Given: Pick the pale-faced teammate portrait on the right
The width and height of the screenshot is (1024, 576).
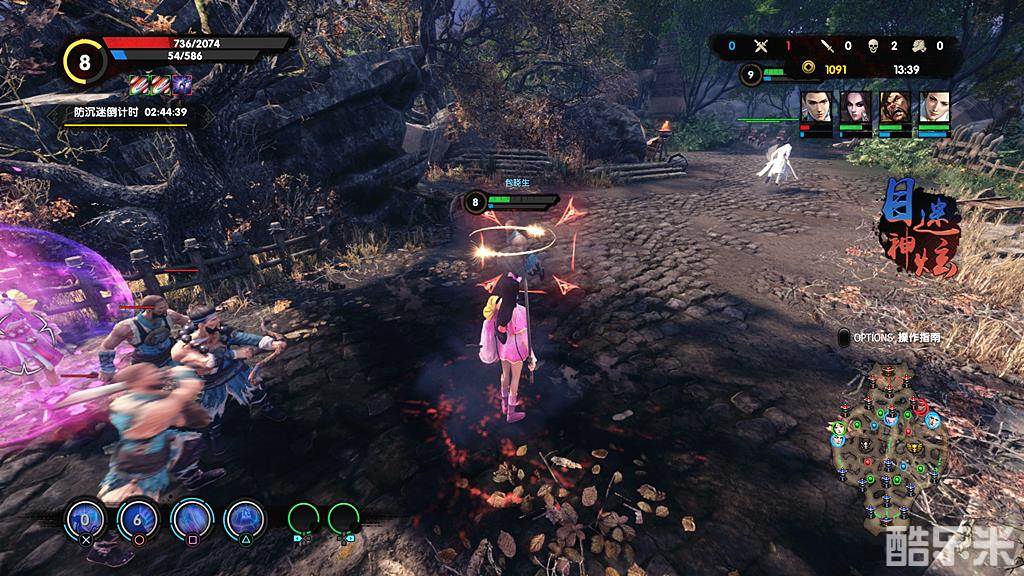Looking at the screenshot, I should point(935,108).
